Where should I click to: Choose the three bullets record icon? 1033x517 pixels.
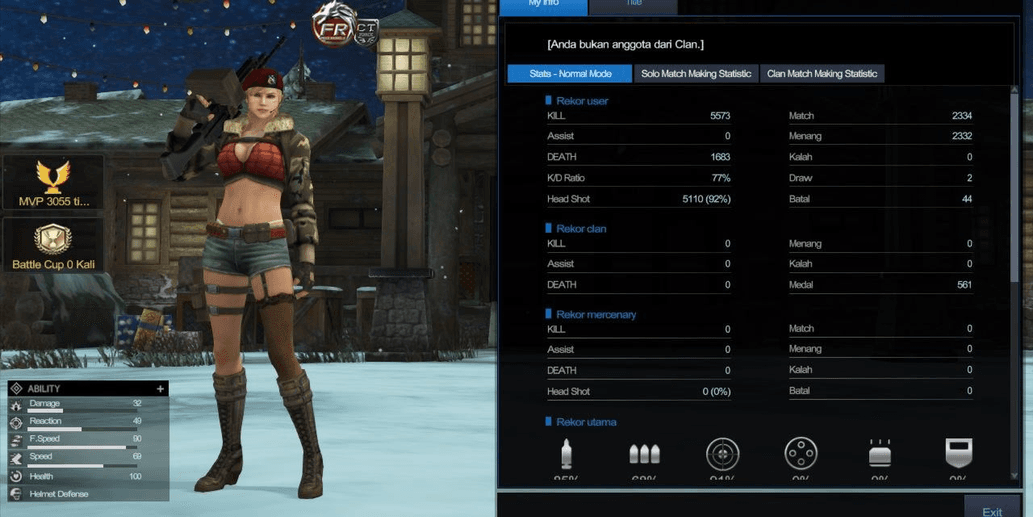644,455
